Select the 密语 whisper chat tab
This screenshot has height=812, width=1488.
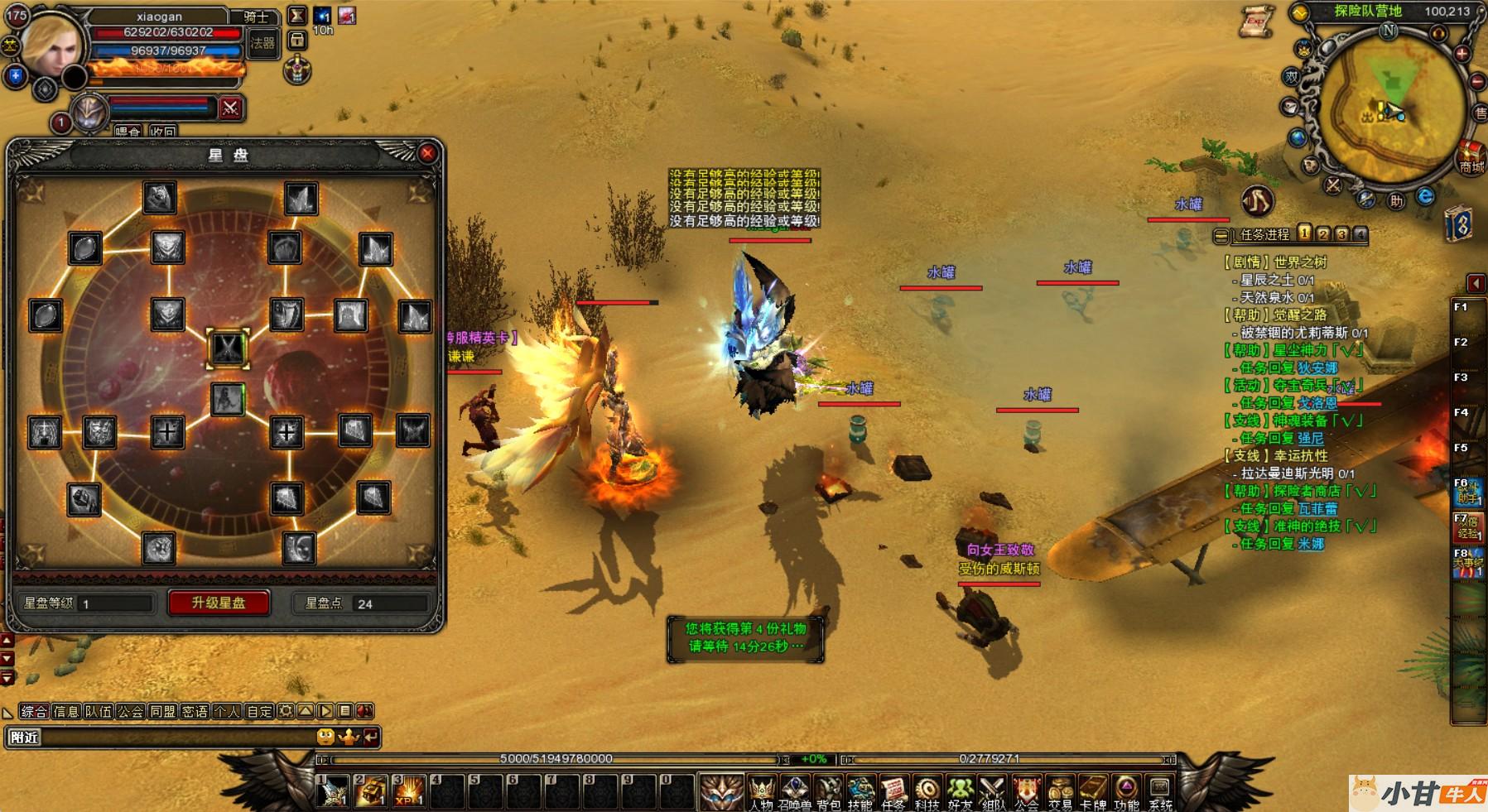click(195, 711)
